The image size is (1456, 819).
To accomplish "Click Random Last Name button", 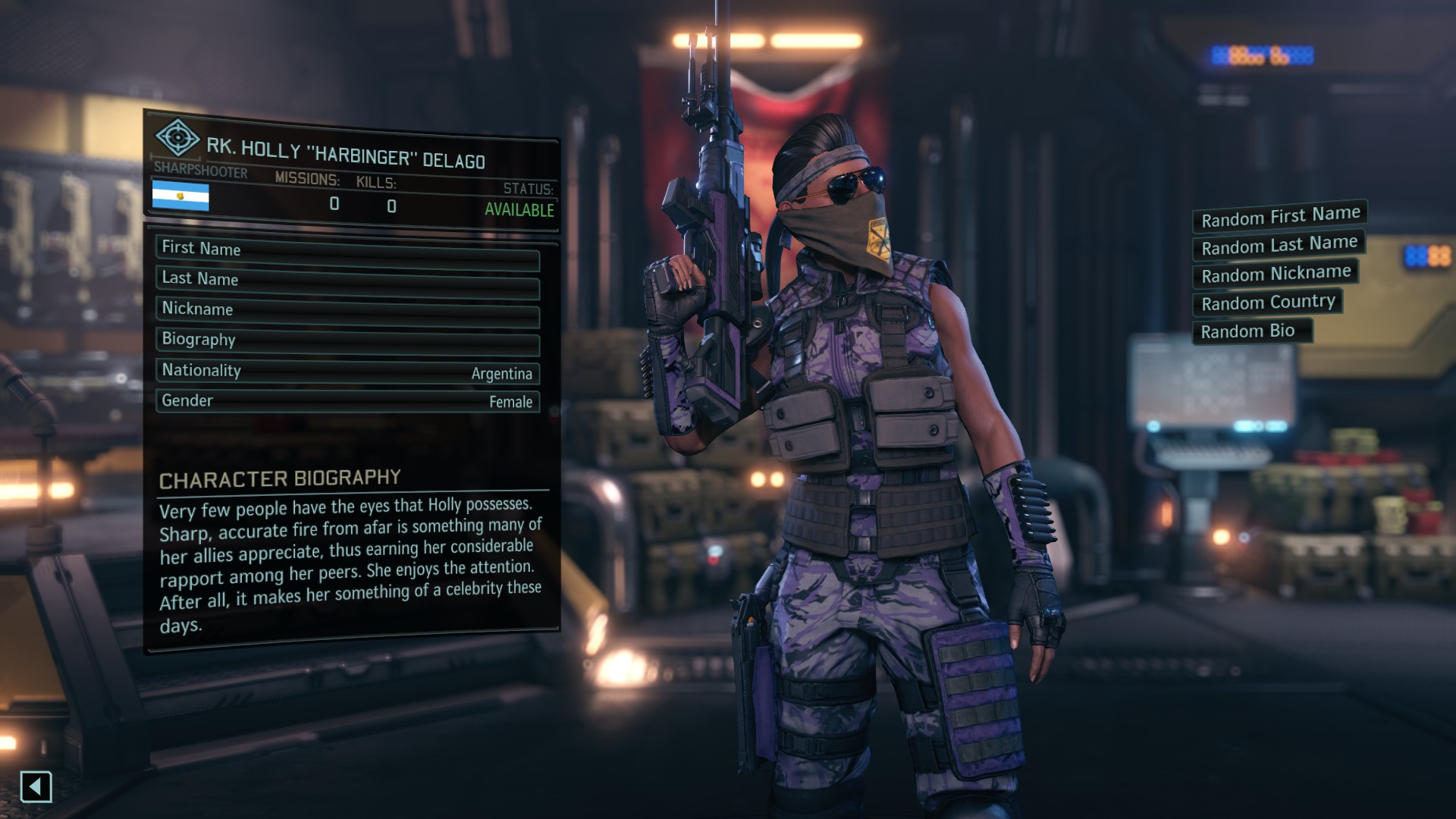I will click(x=1279, y=246).
